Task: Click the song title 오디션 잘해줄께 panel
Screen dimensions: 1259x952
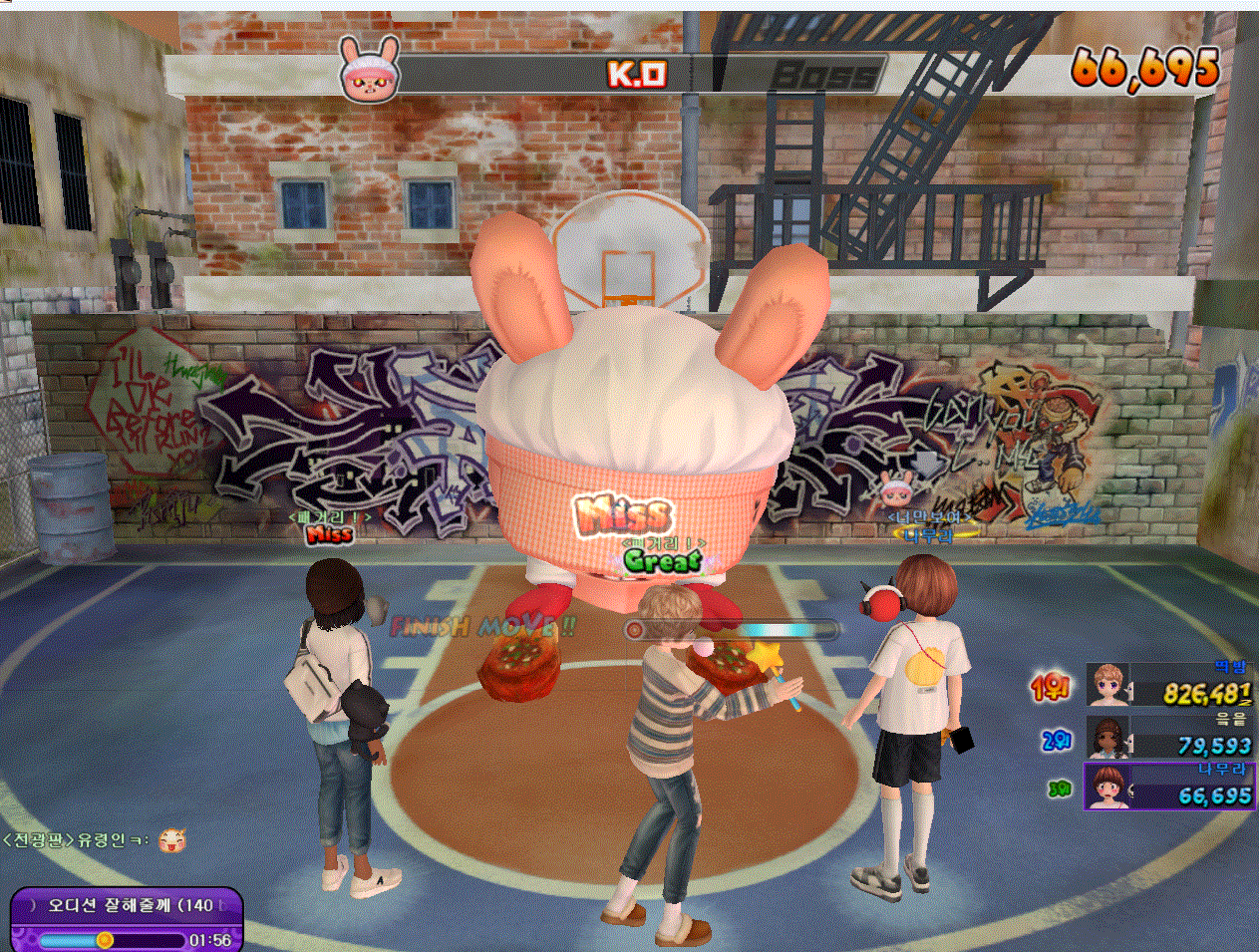Action: point(128,905)
